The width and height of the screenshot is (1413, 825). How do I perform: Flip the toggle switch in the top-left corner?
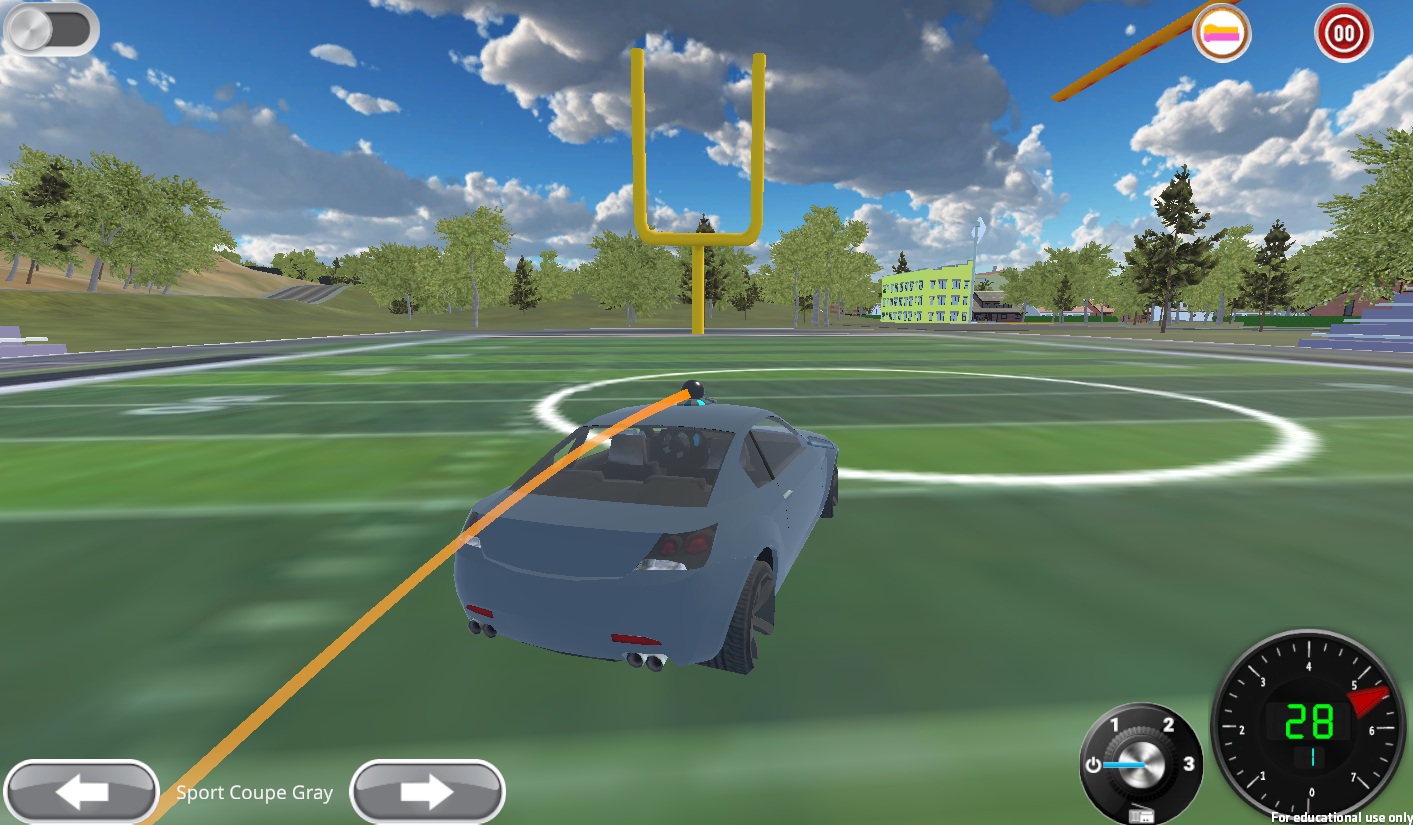click(x=50, y=29)
